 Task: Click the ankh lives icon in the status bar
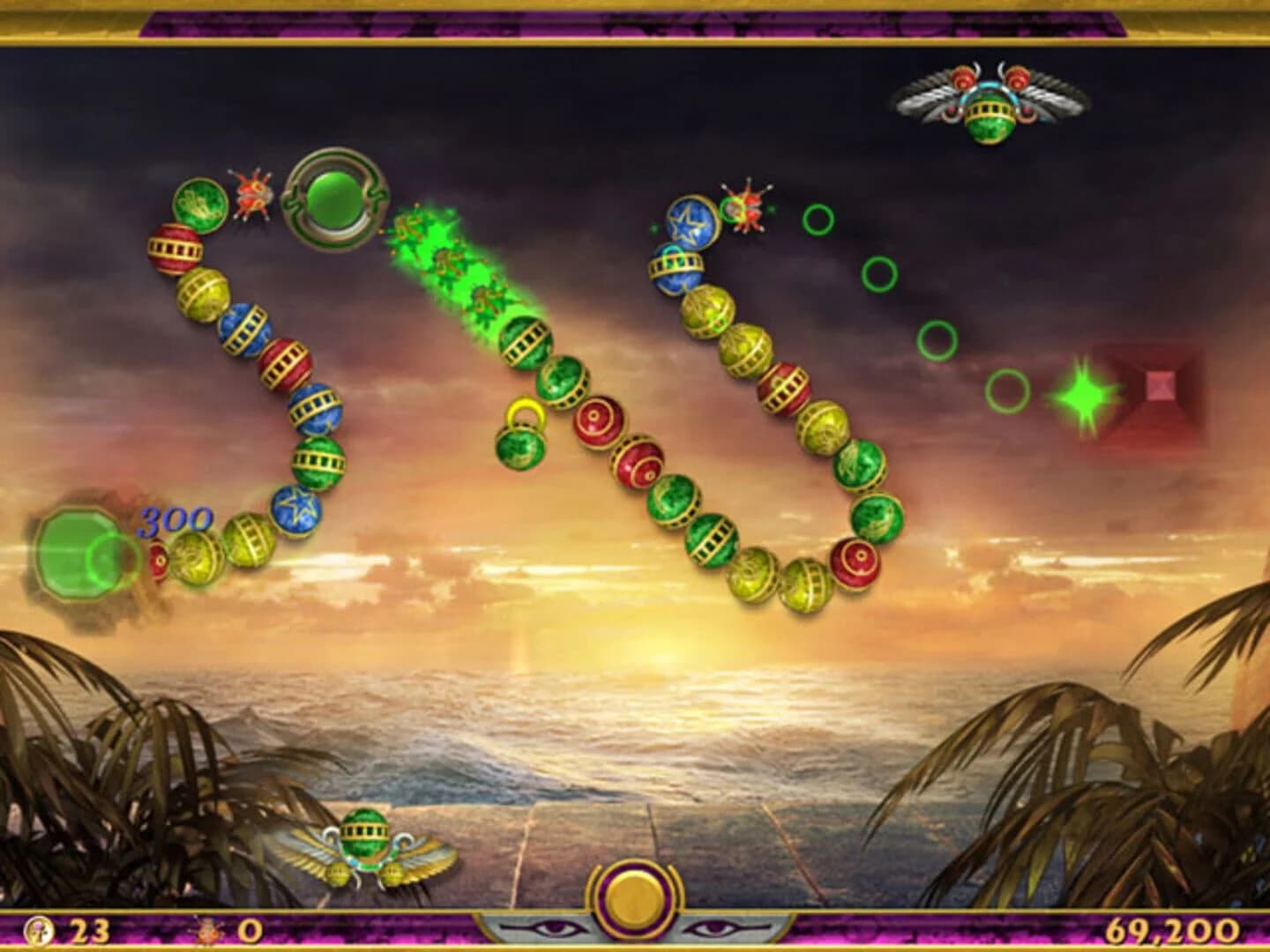[41, 932]
